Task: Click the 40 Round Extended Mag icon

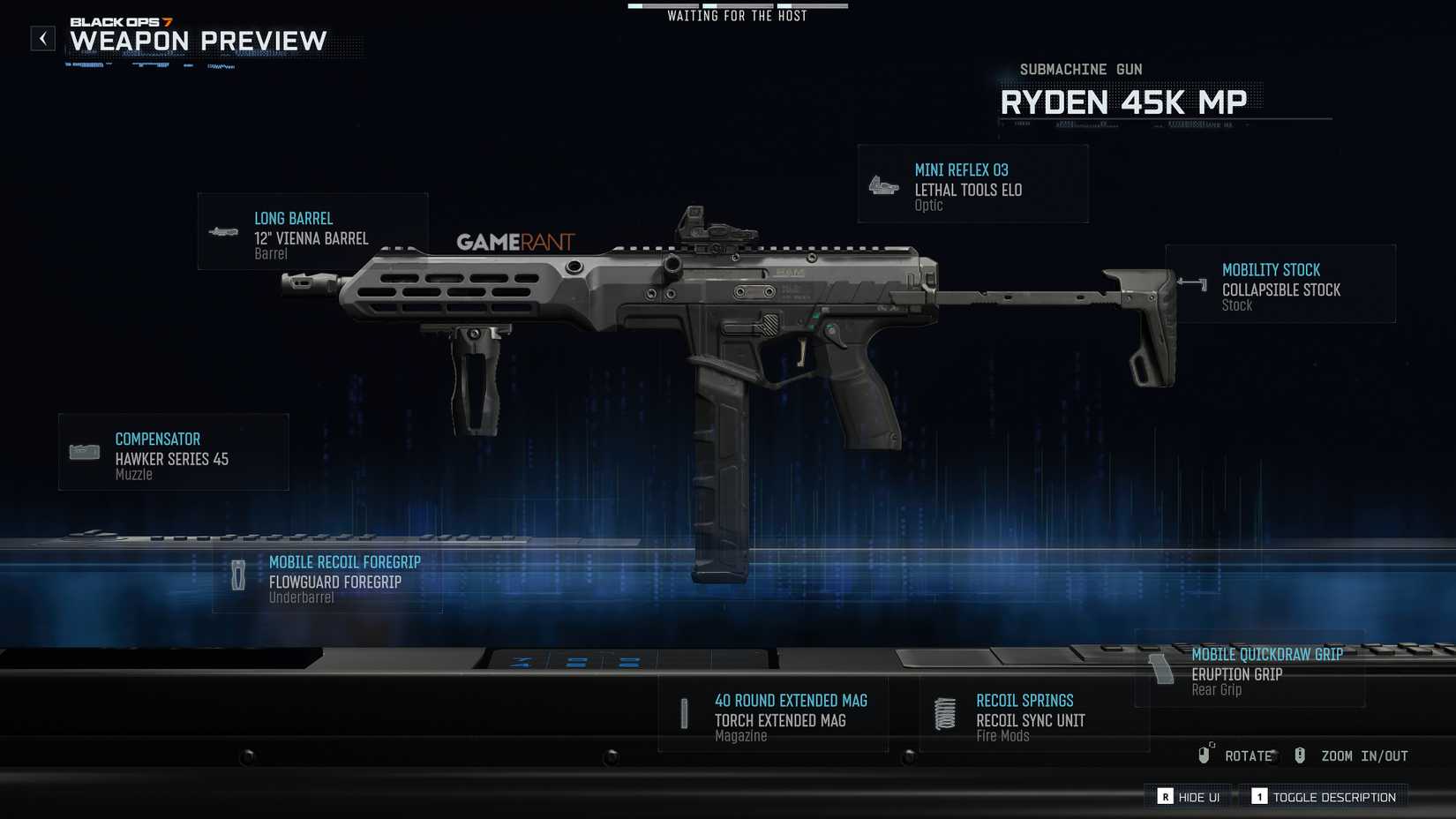Action: [x=686, y=713]
